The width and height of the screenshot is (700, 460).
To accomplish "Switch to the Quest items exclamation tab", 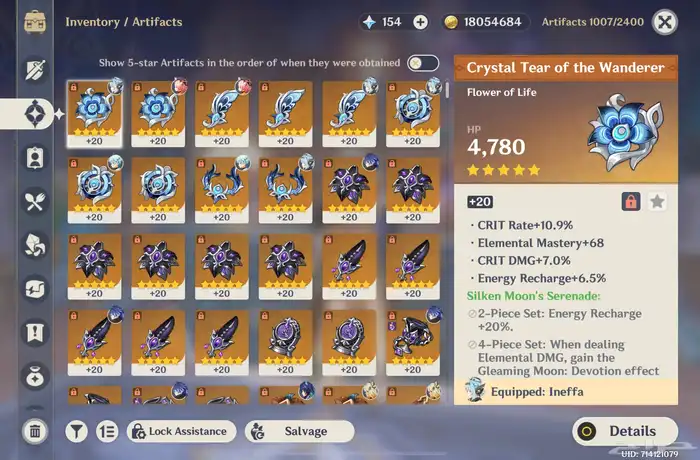I will tap(35, 332).
